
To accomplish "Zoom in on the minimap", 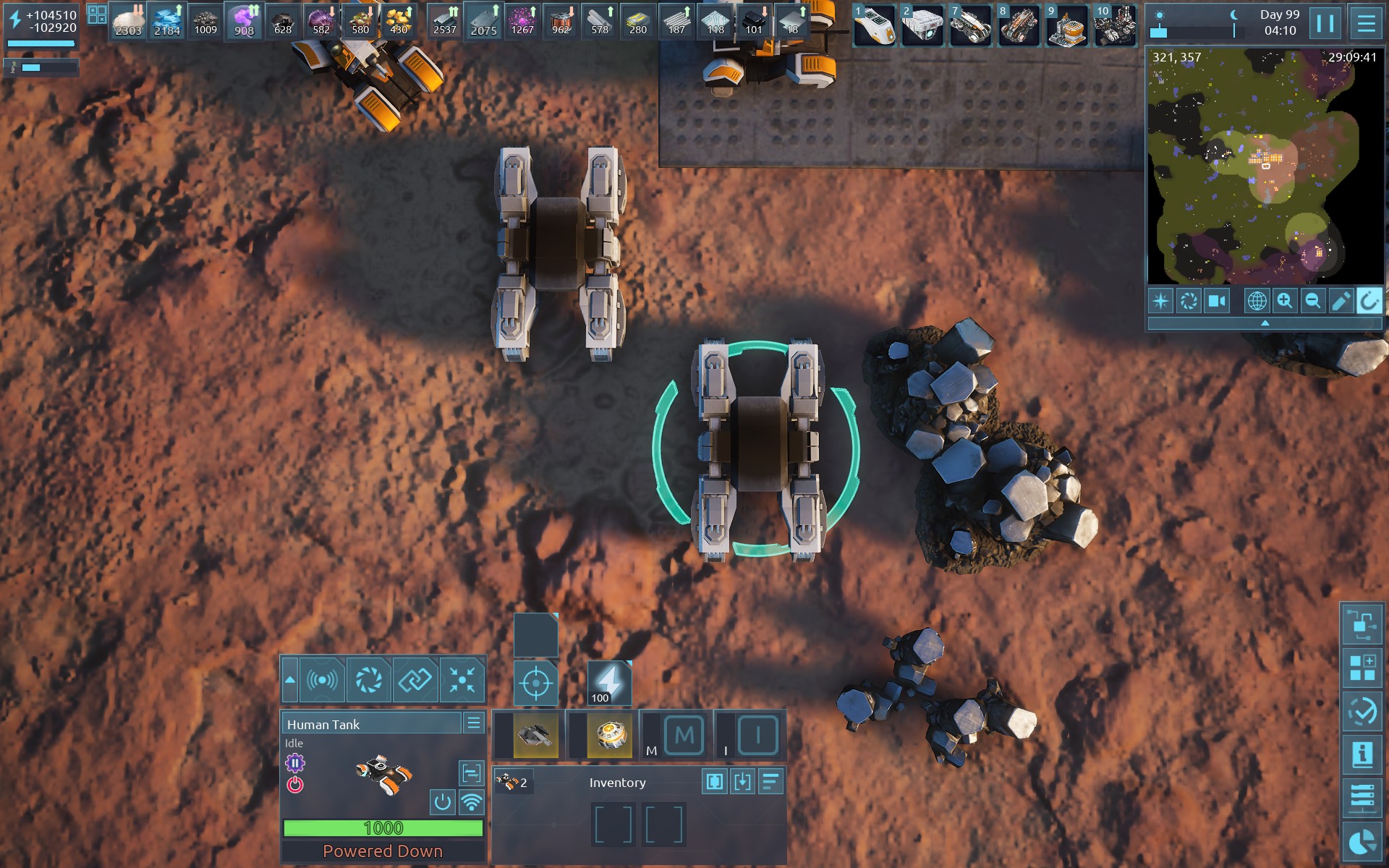I will point(1285,300).
